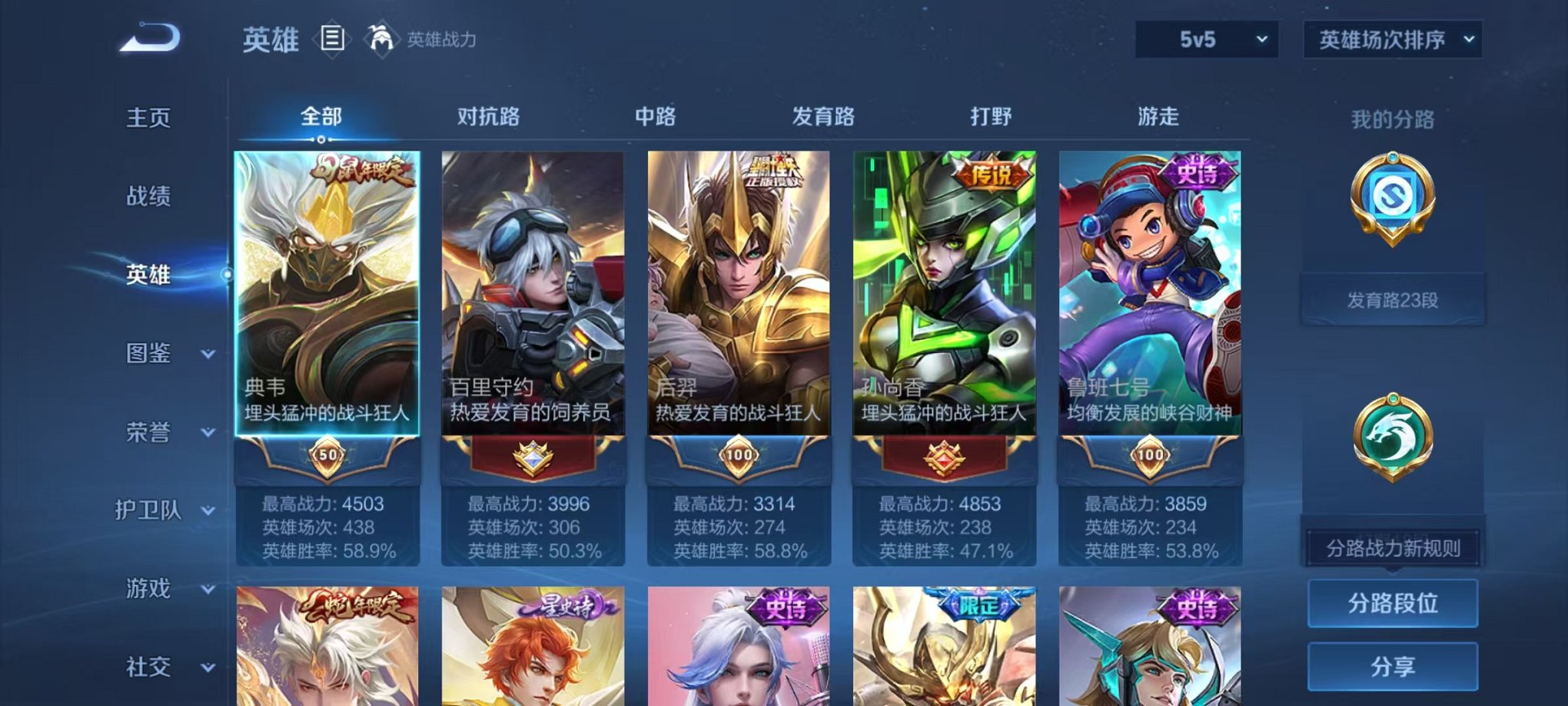Viewport: 1568px width, 706px height.
Task: Click the 英雄战力 helmet icon in the header
Action: (x=380, y=37)
